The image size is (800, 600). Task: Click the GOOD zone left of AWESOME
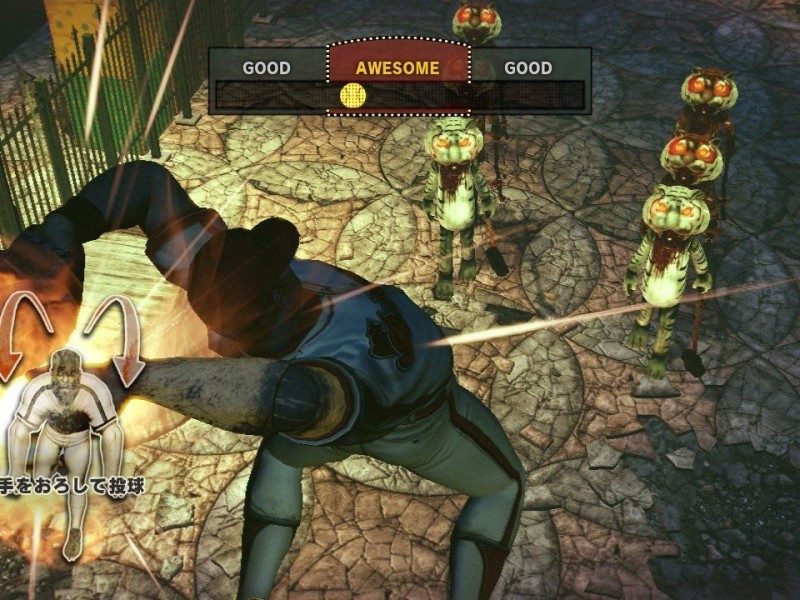tap(267, 68)
